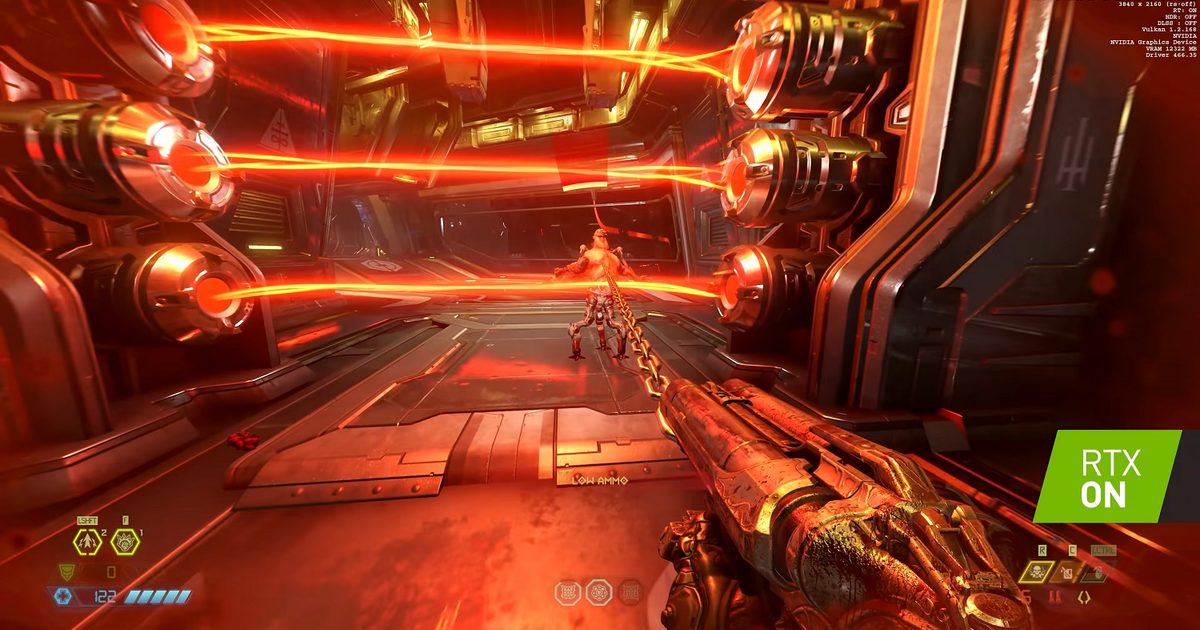Select the chainsaw equipment icon
1200x630 pixels.
(1068, 572)
